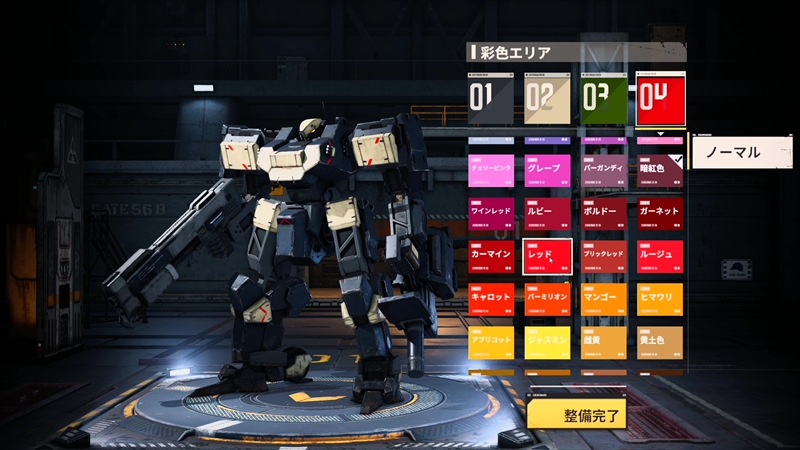Choose the red color area 04
The width and height of the screenshot is (800, 450).
660,98
